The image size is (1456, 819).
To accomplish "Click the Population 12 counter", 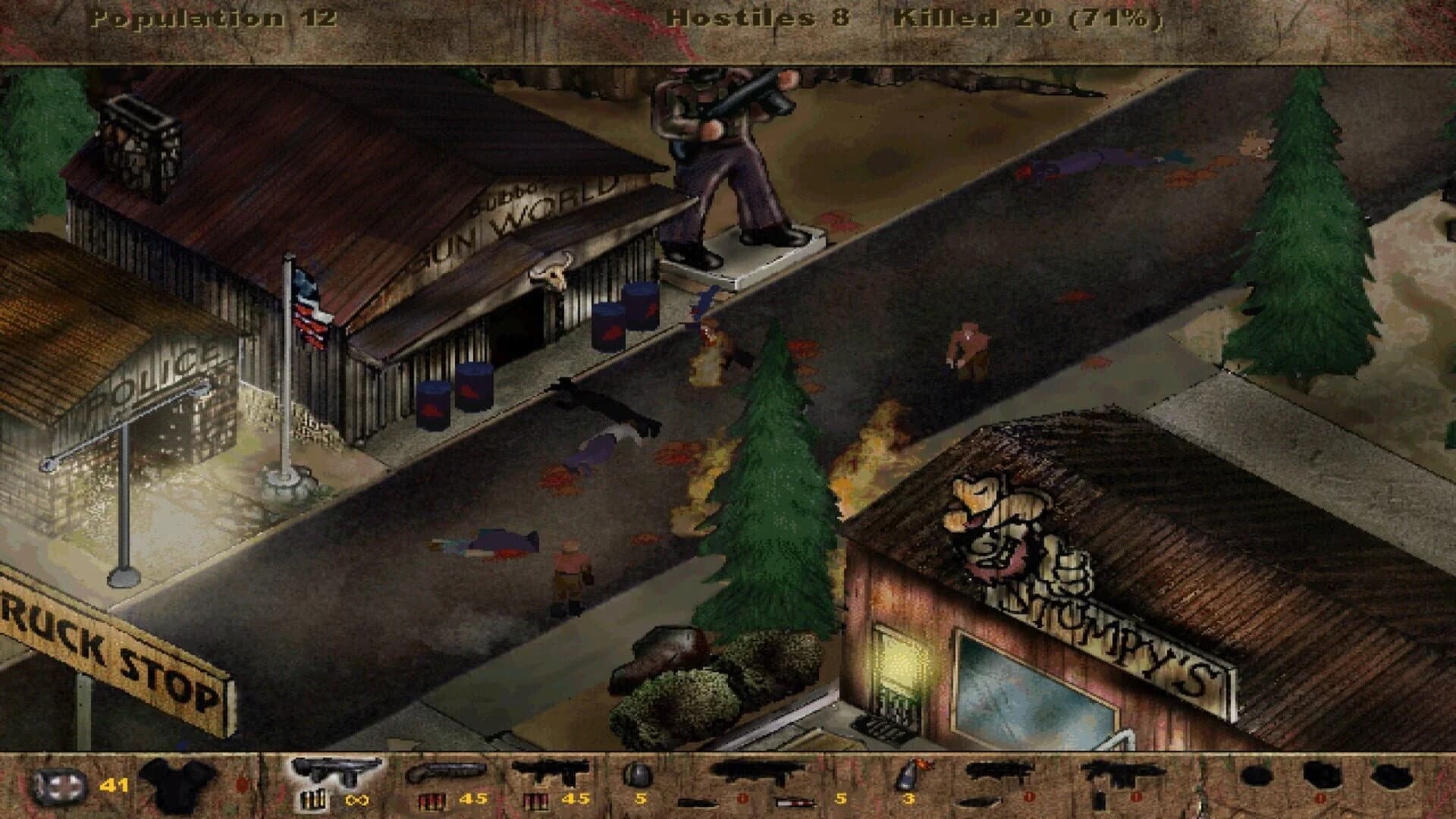I will click(212, 17).
